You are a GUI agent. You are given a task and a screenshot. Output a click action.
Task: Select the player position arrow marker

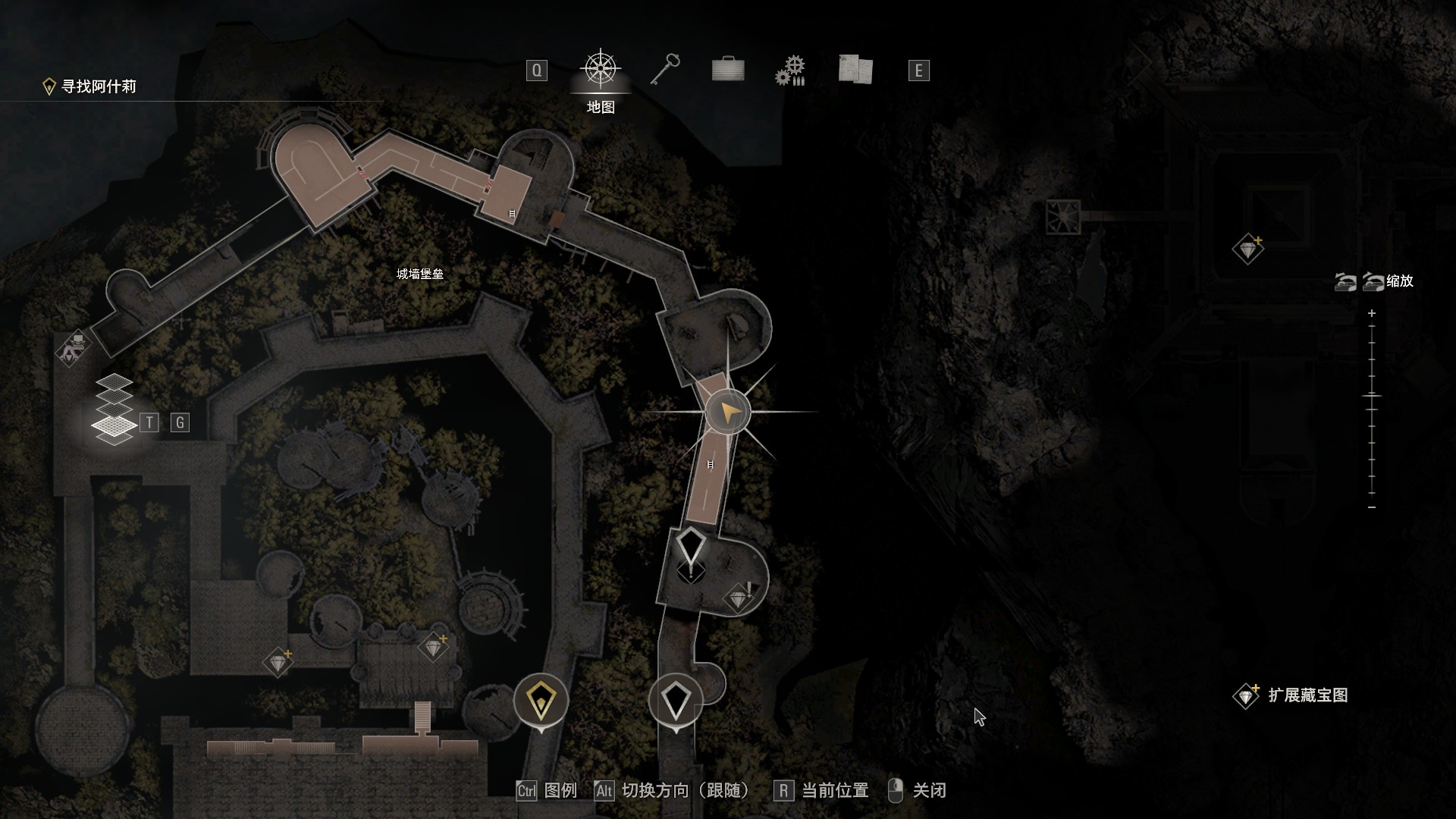(x=728, y=413)
